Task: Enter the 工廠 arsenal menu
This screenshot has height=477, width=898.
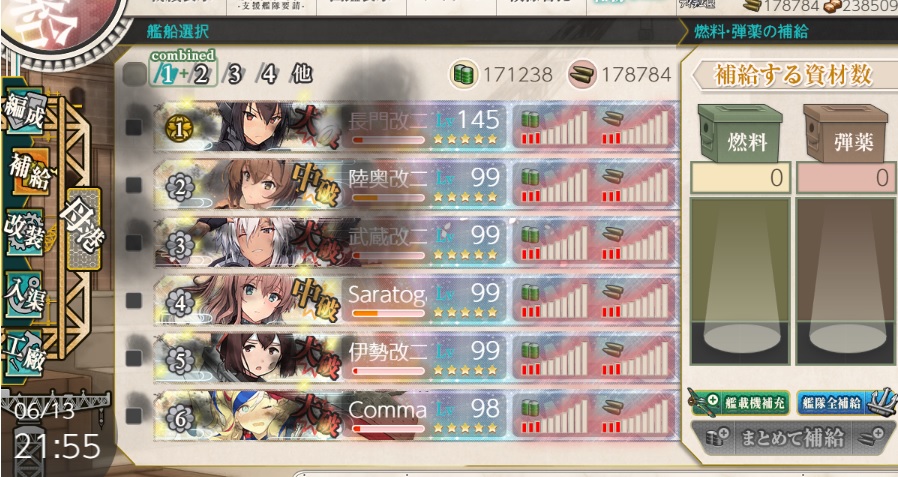Action: [x=22, y=352]
